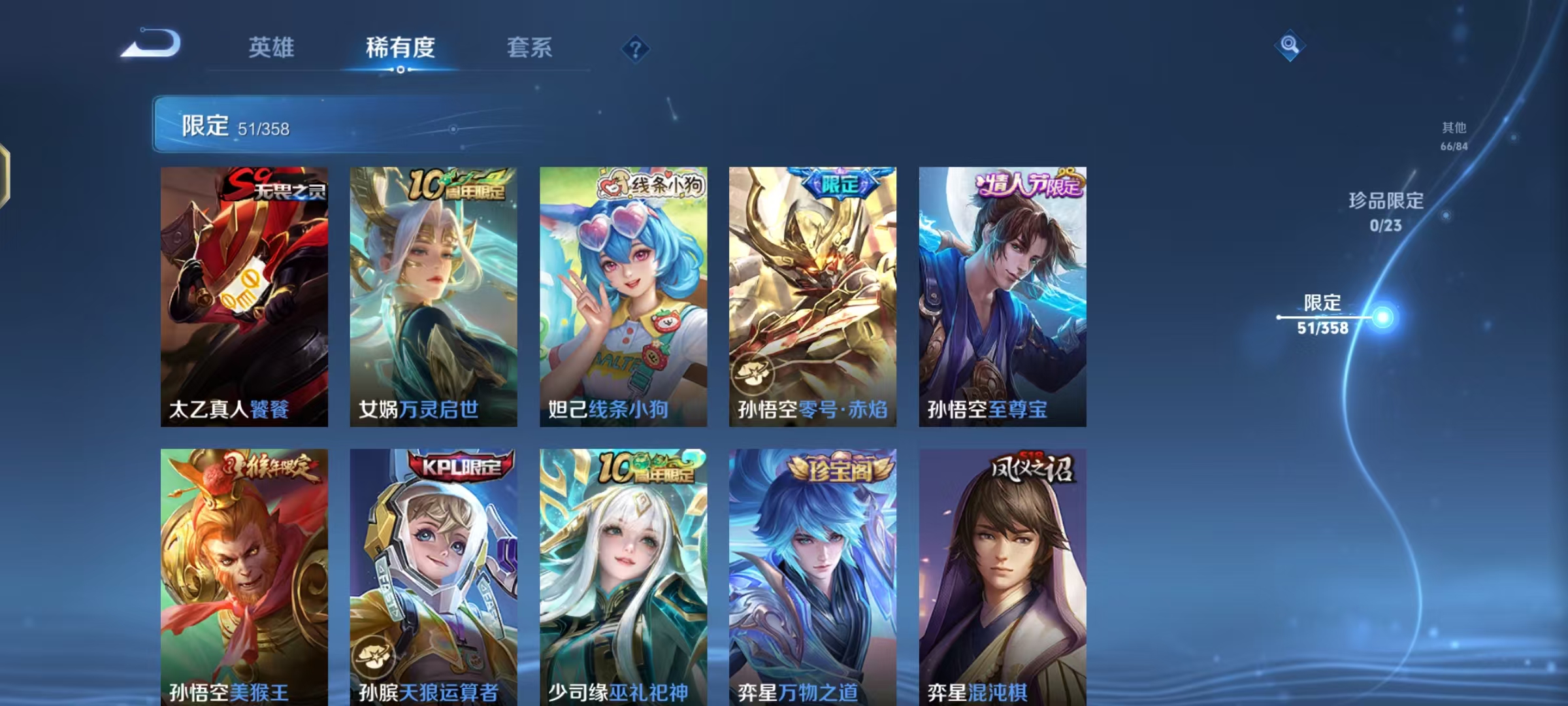This screenshot has height=706, width=1568.
Task: Open the question mark help icon
Action: click(x=634, y=49)
